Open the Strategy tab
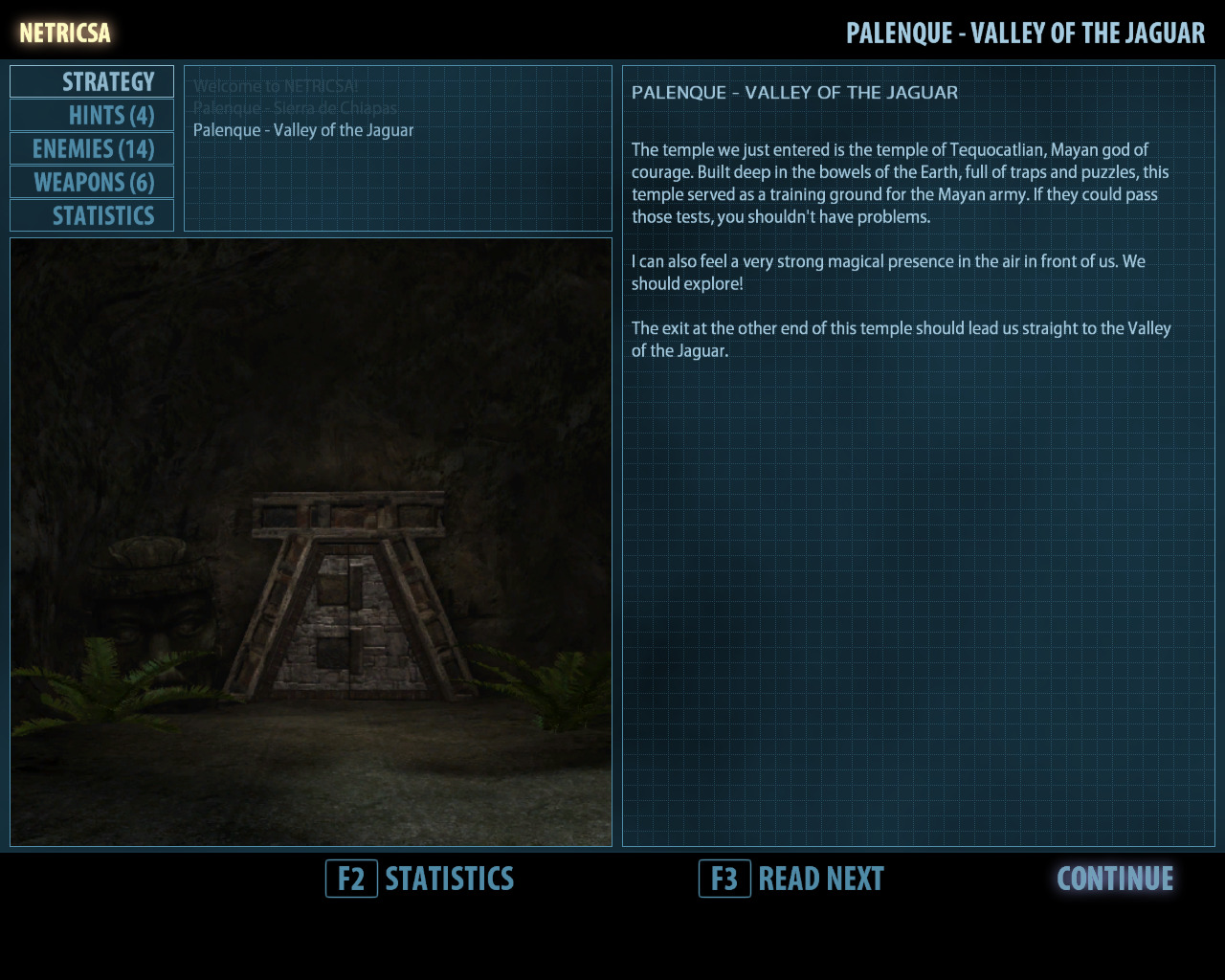 (x=92, y=82)
